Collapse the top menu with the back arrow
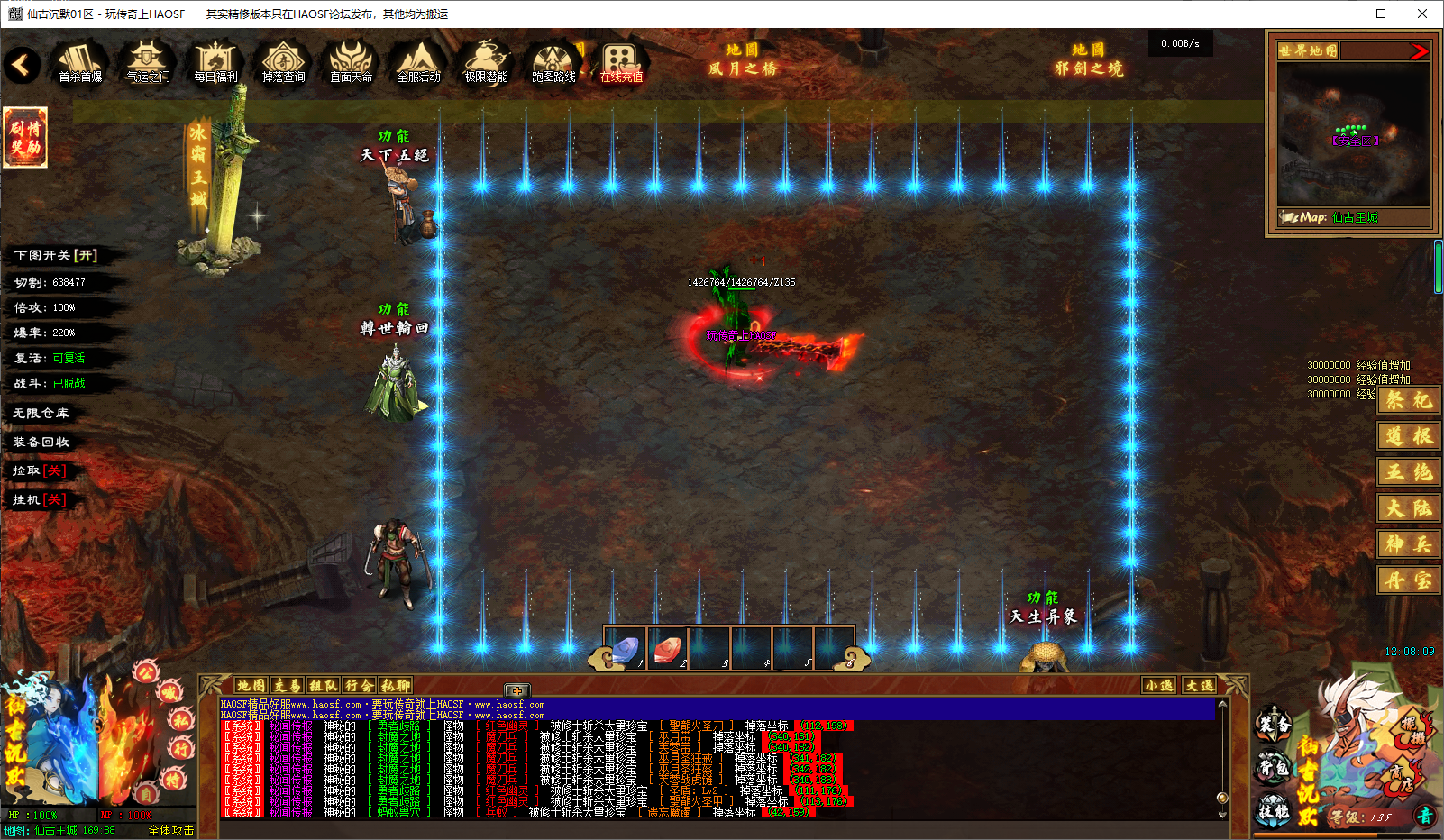Image resolution: width=1444 pixels, height=840 pixels. pyautogui.click(x=23, y=65)
